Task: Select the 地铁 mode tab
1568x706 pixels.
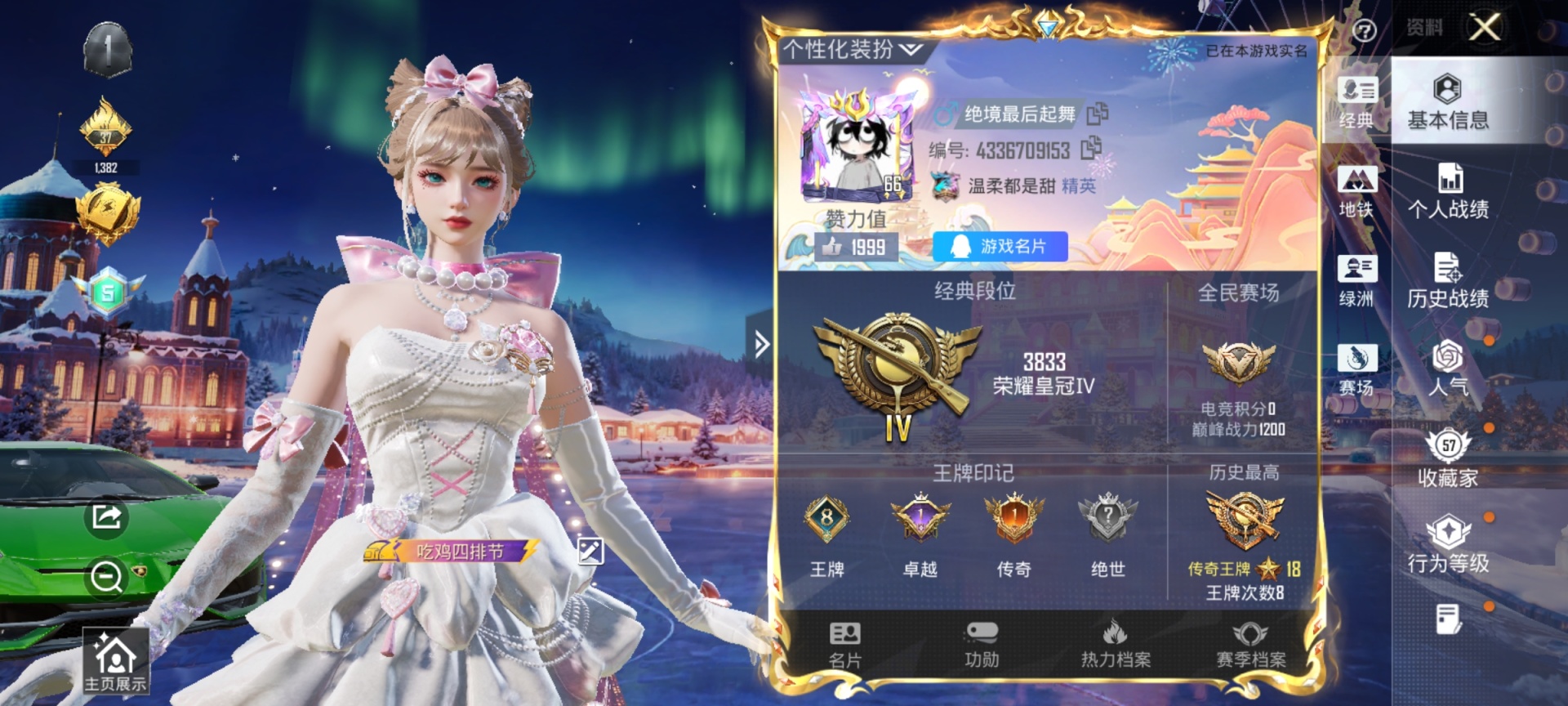Action: [x=1356, y=192]
